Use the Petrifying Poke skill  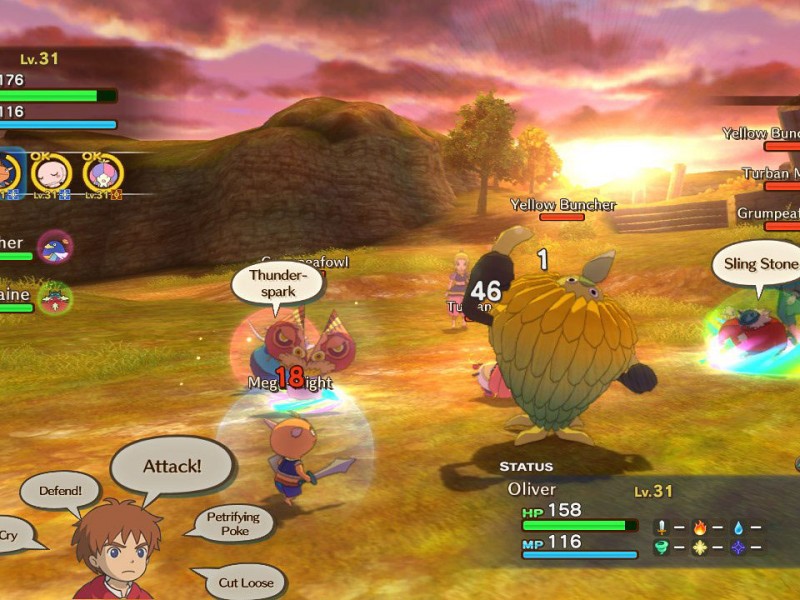pyautogui.click(x=233, y=523)
